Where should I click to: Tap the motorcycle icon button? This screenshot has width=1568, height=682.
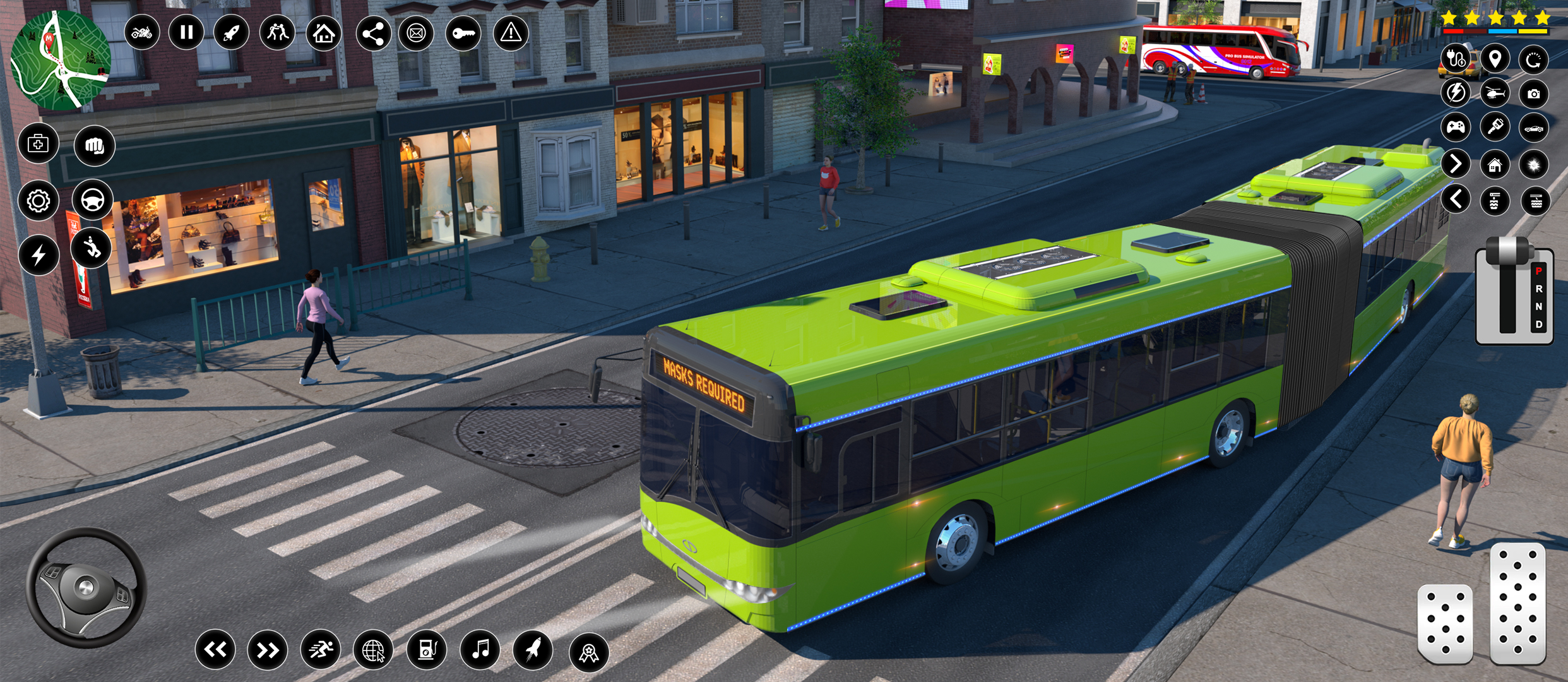[141, 32]
